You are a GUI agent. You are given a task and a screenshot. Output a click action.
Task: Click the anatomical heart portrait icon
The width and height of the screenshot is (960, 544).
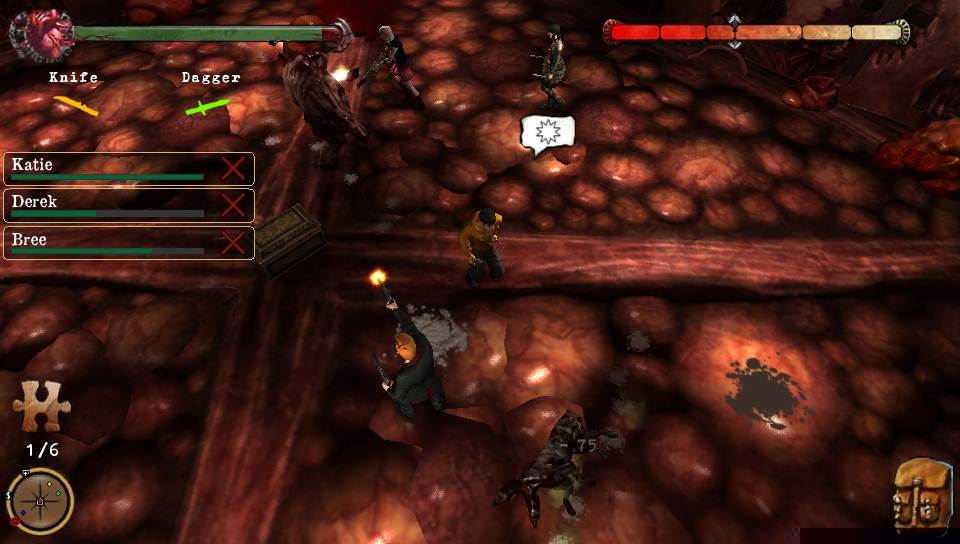coord(40,35)
